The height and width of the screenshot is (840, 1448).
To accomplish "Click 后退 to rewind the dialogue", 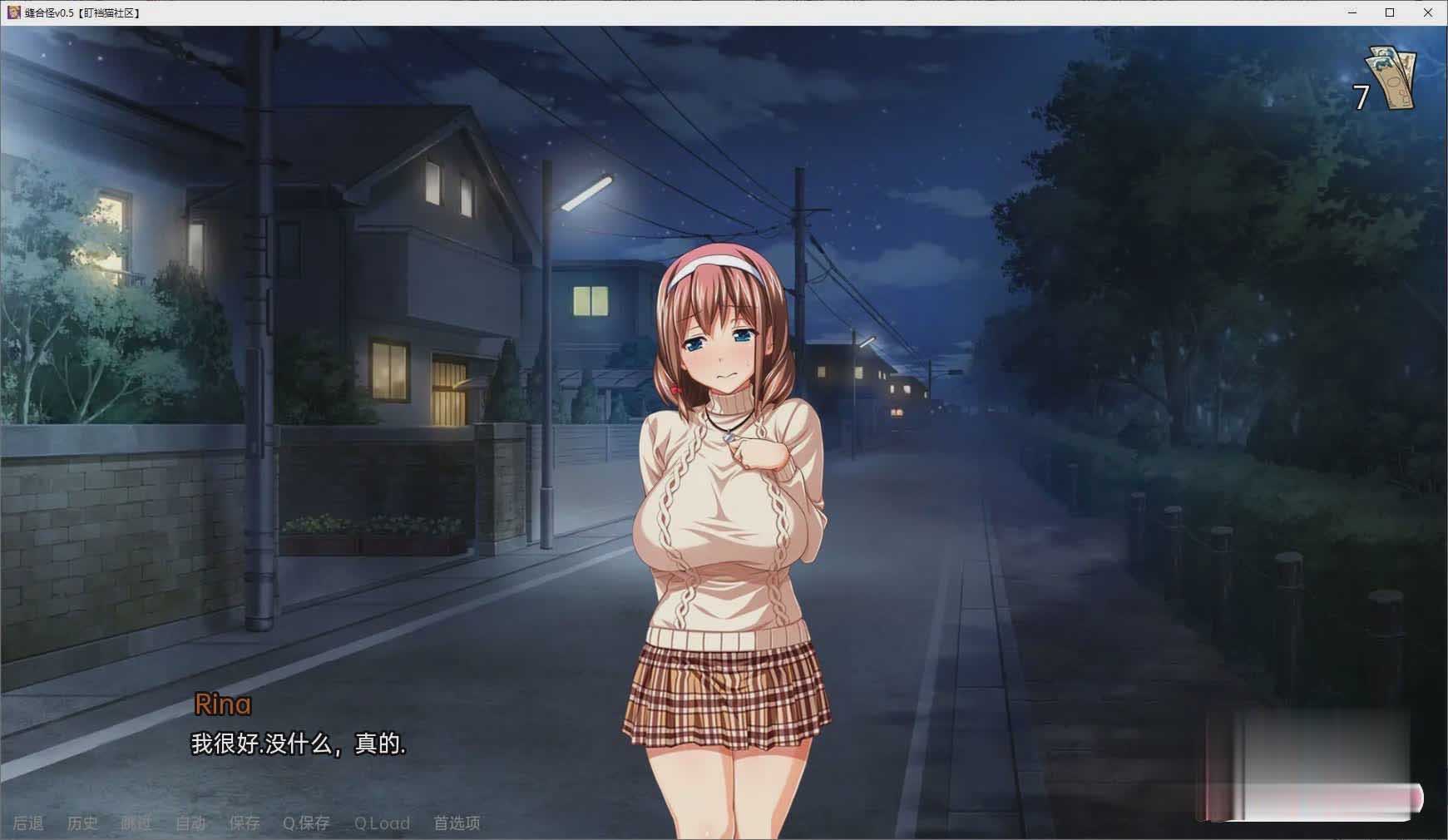I will [28, 823].
